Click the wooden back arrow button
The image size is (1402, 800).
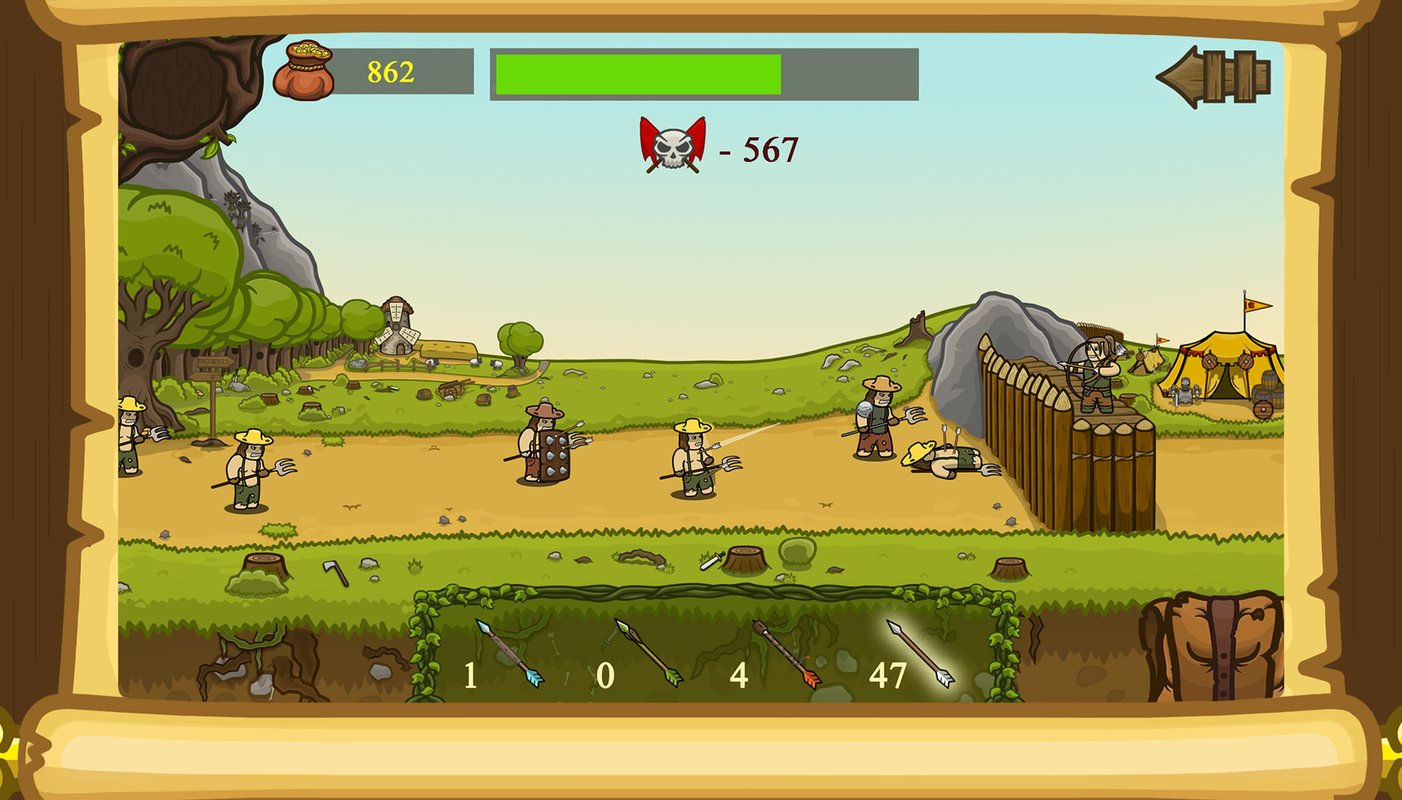coord(1213,76)
